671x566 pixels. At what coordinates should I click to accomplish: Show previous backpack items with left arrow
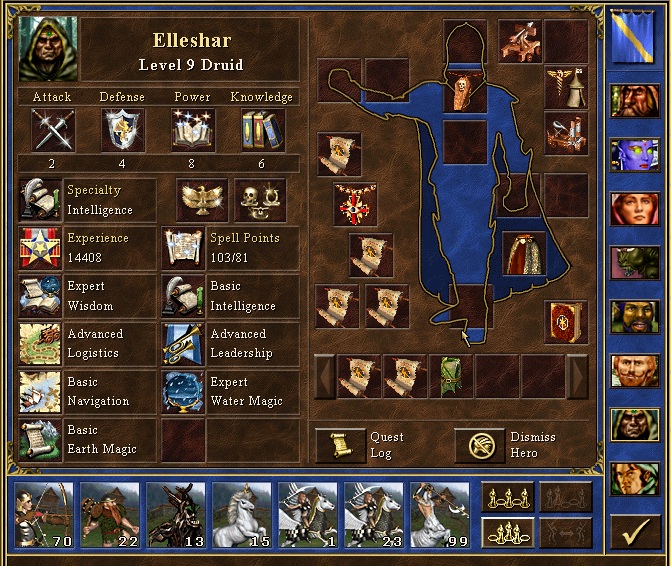tap(324, 376)
